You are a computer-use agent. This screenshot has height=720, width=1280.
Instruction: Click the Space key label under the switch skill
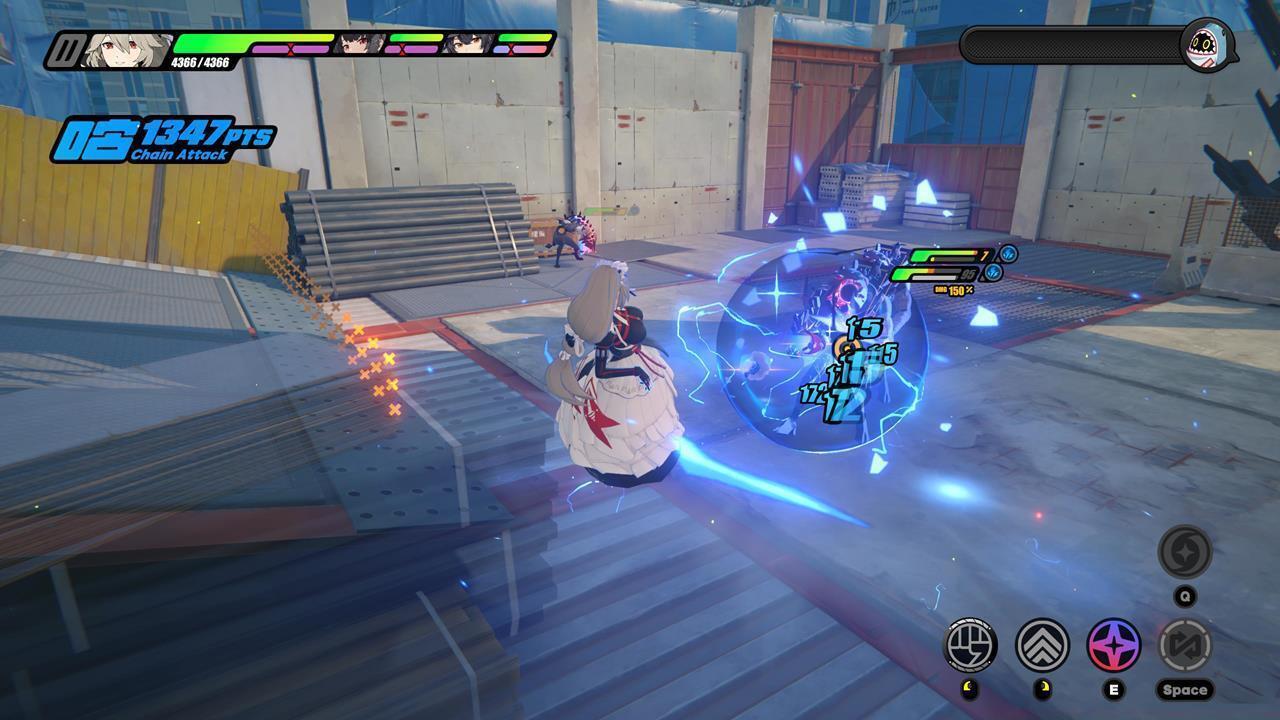pos(1186,690)
